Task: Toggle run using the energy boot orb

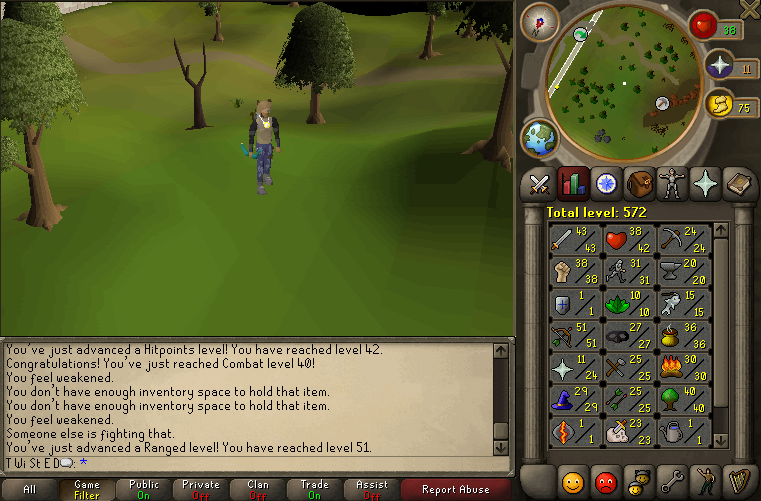Action: [720, 103]
